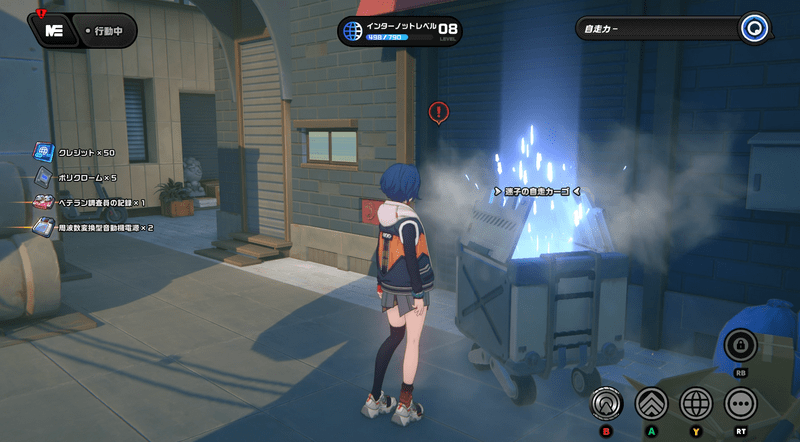This screenshot has width=800, height=442.
Task: Select the 迷子の自走カーゴ interaction prompt
Action: coord(537,189)
